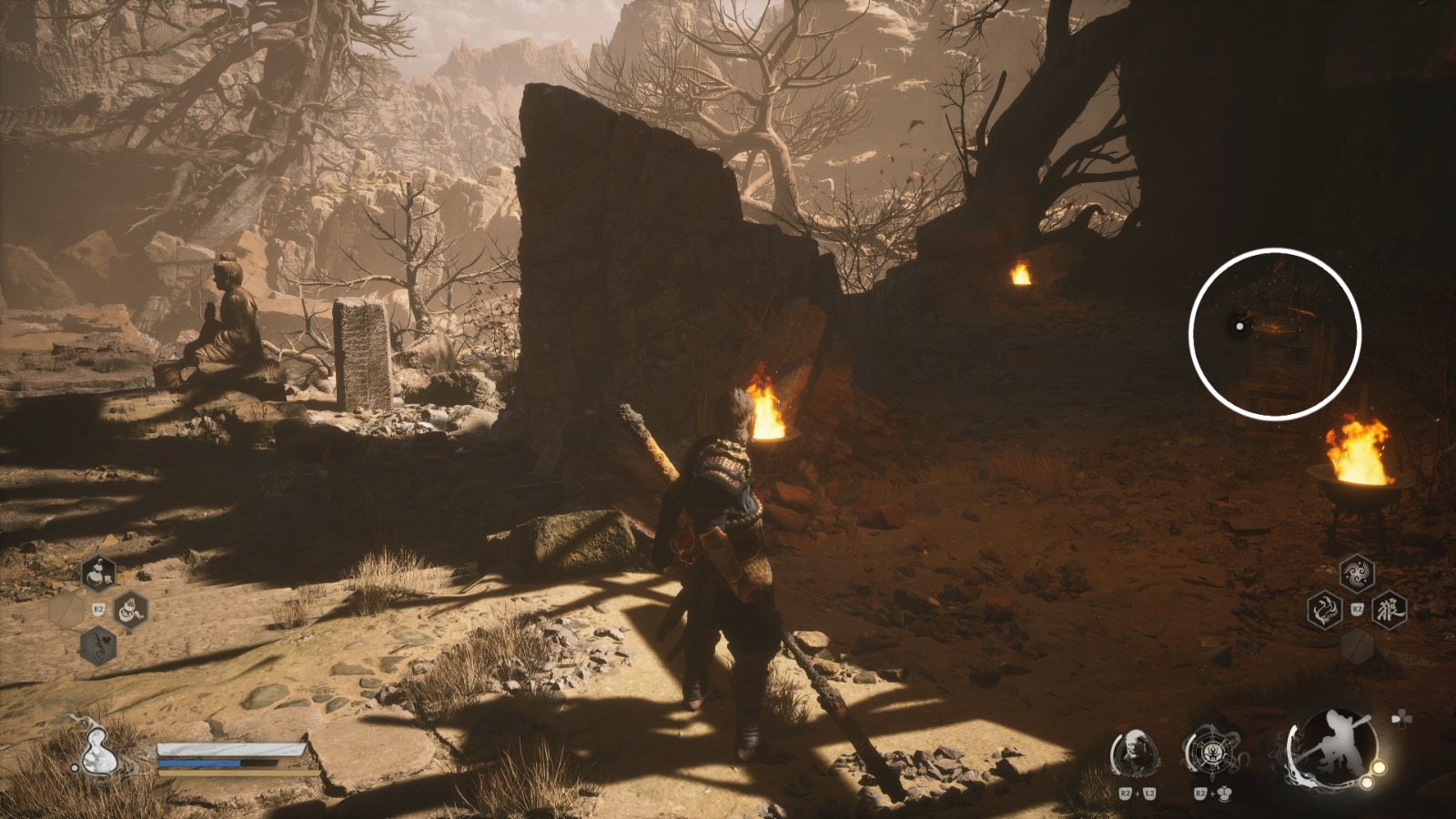Select the beast-claw spell icon
Image resolution: width=1456 pixels, height=819 pixels.
click(x=1325, y=609)
